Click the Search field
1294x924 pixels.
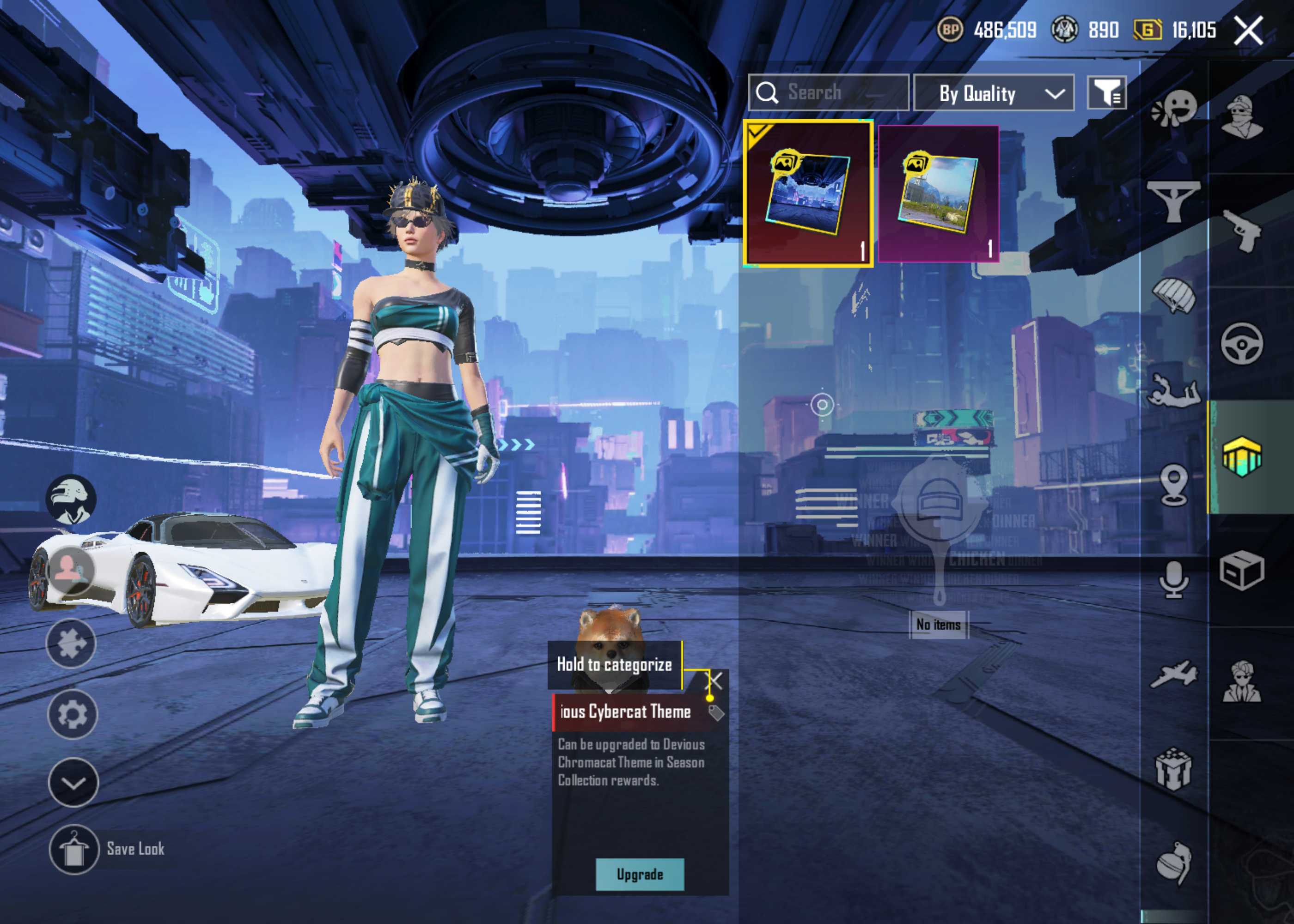tap(829, 92)
